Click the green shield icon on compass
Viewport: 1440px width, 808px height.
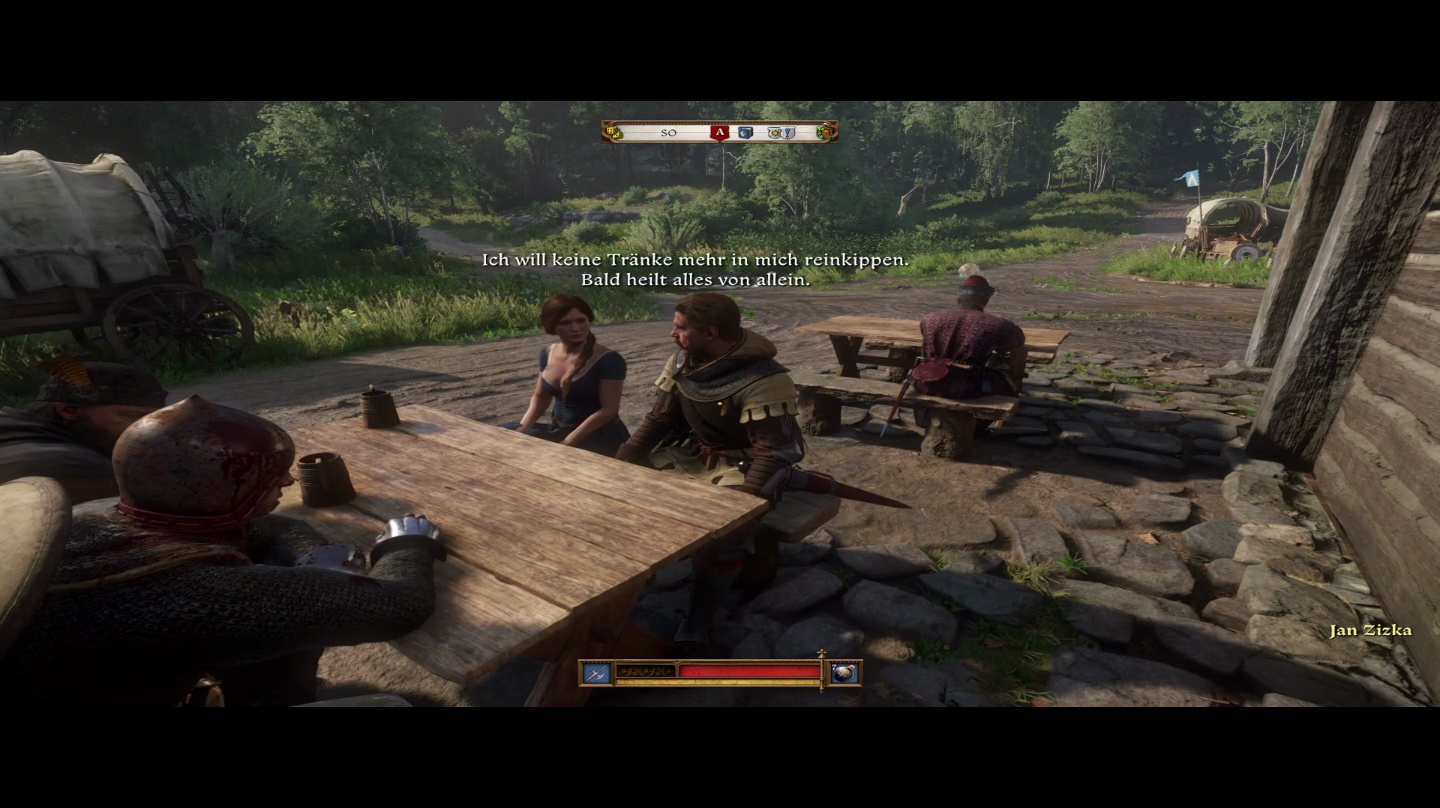(825, 132)
